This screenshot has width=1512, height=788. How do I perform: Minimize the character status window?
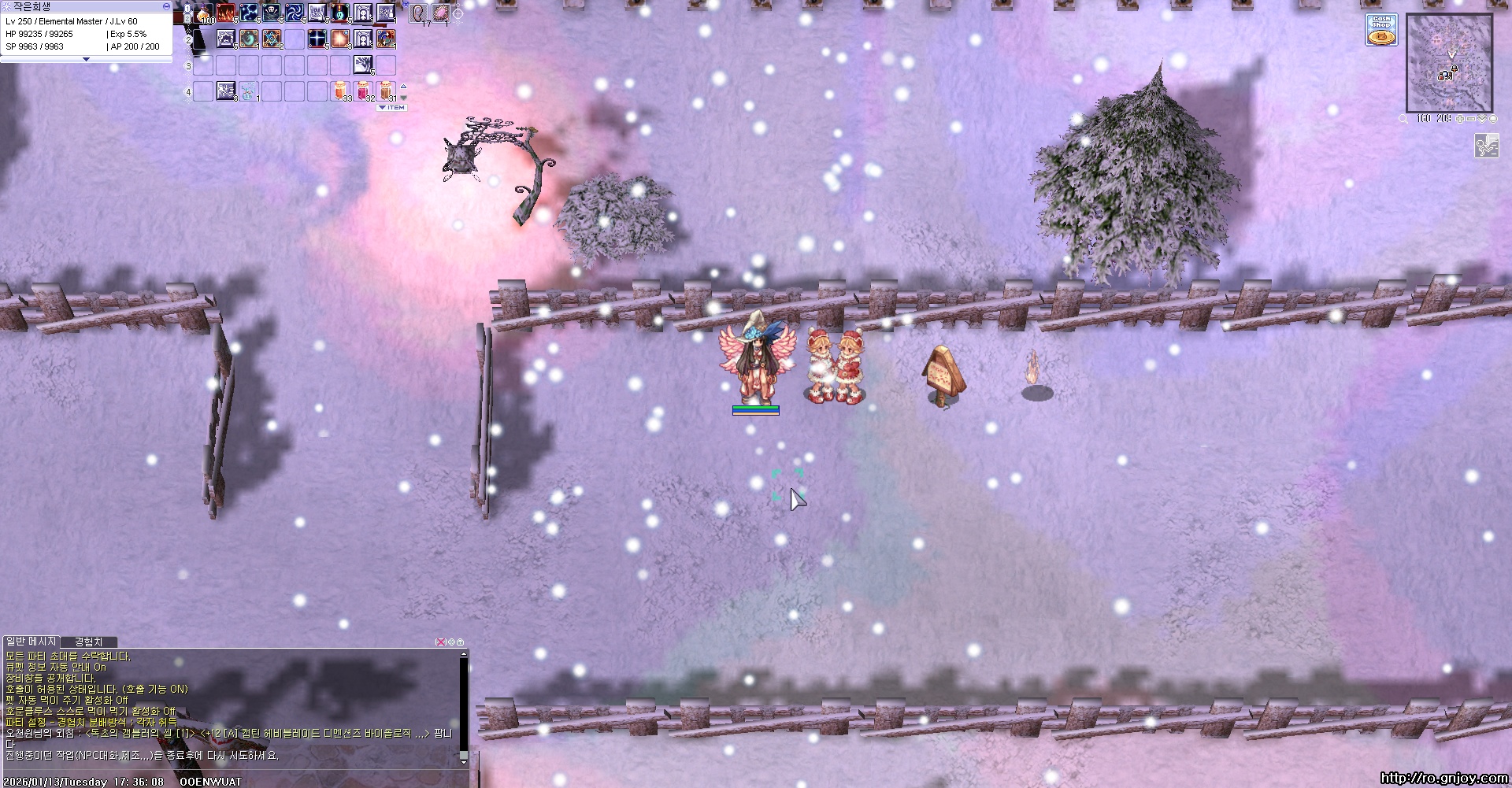(166, 6)
